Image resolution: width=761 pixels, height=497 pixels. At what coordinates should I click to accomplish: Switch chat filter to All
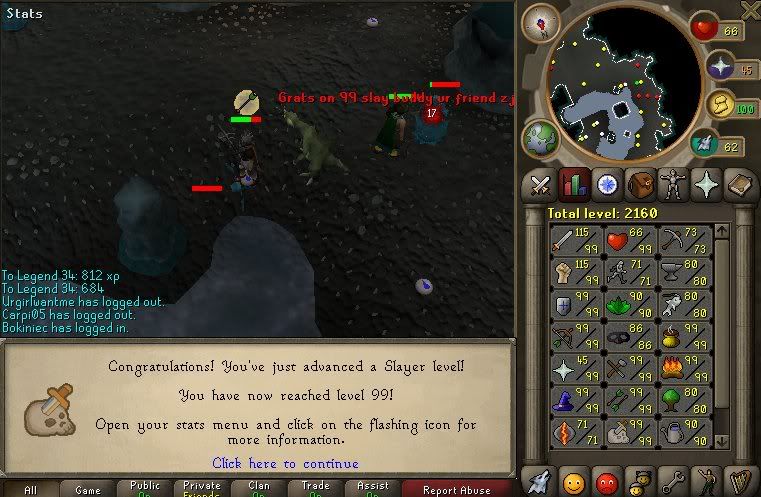pos(30,489)
